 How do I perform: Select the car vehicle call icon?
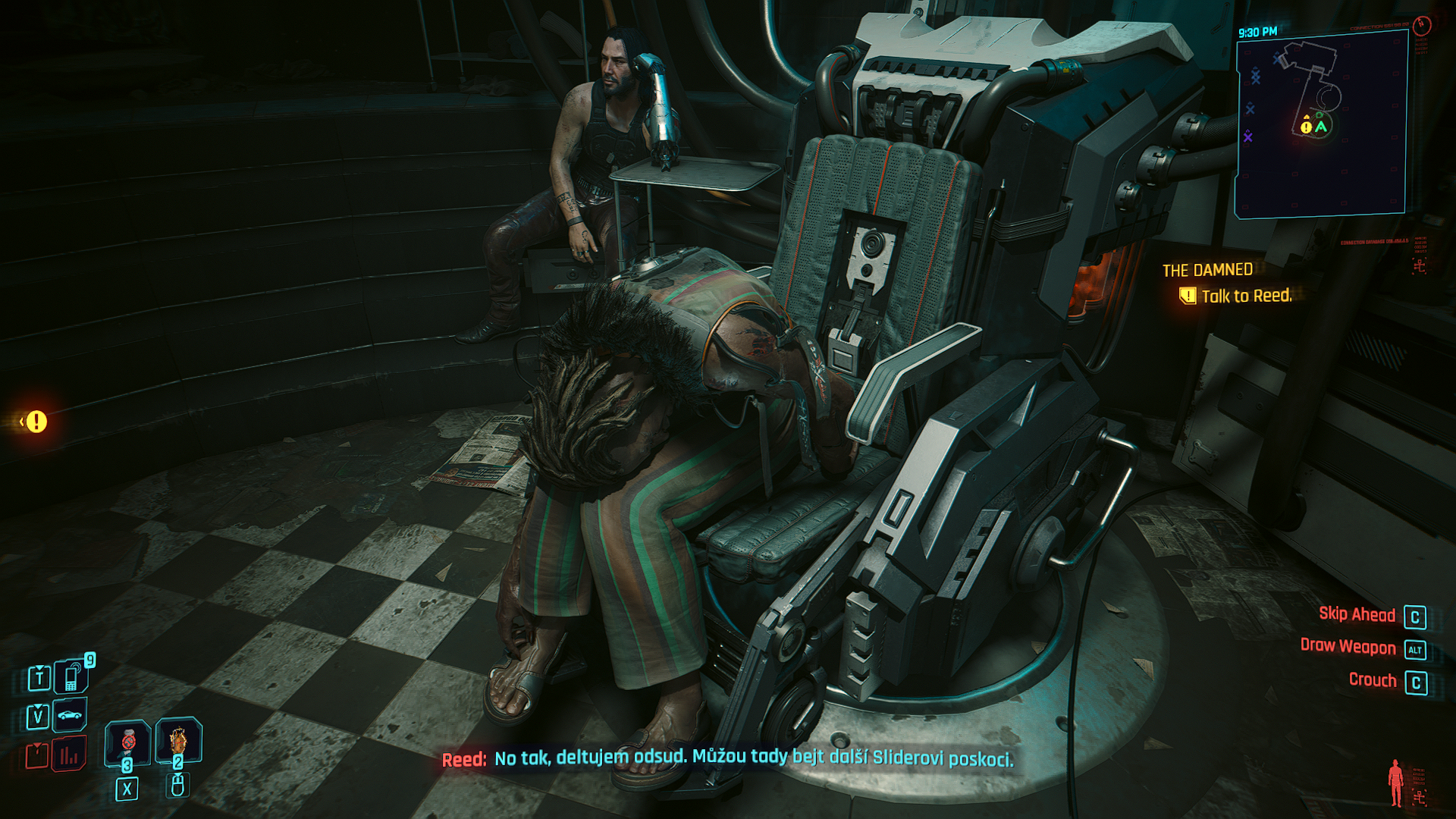(x=70, y=715)
